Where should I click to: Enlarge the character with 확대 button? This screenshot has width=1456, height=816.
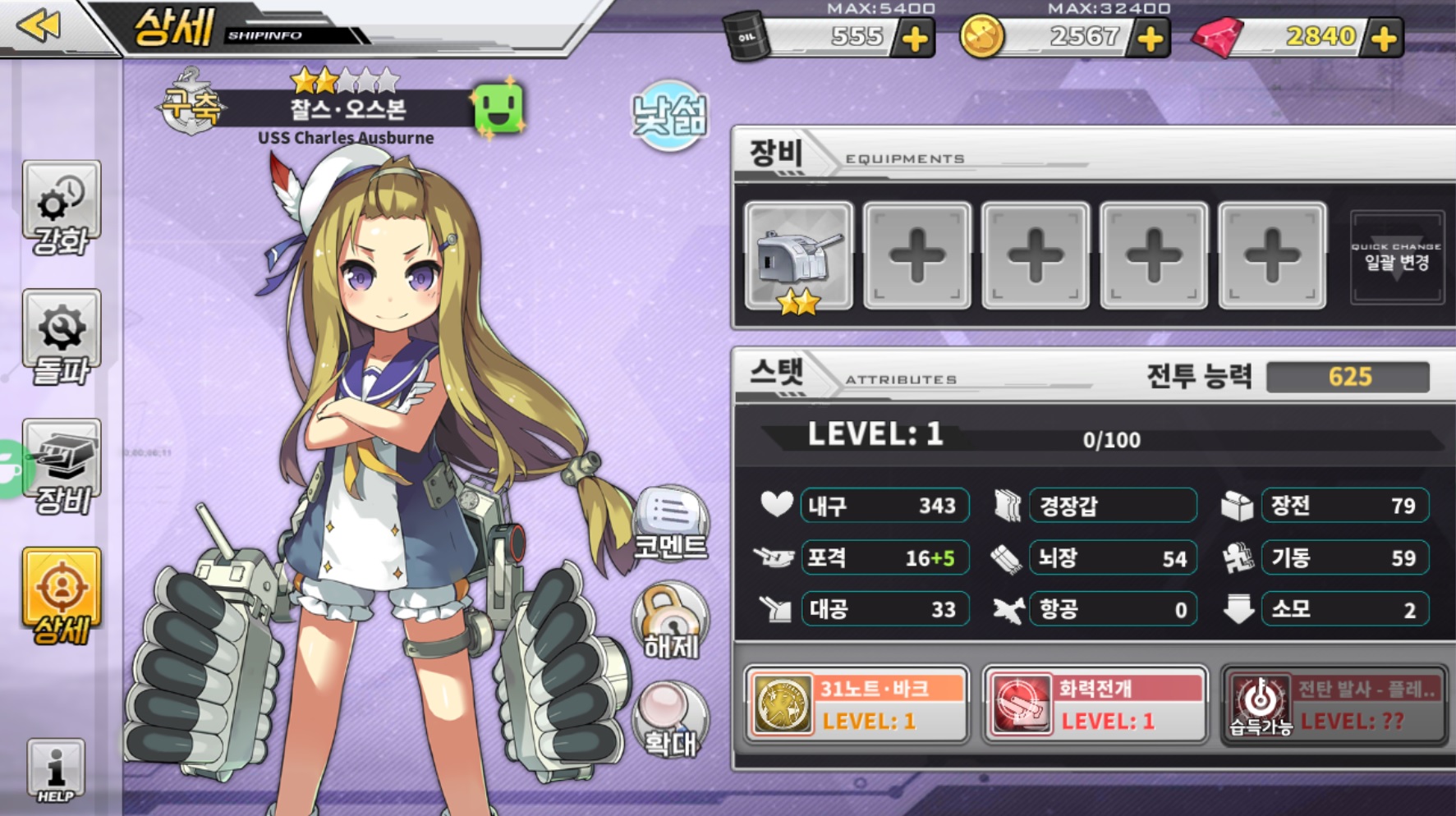coord(671,720)
